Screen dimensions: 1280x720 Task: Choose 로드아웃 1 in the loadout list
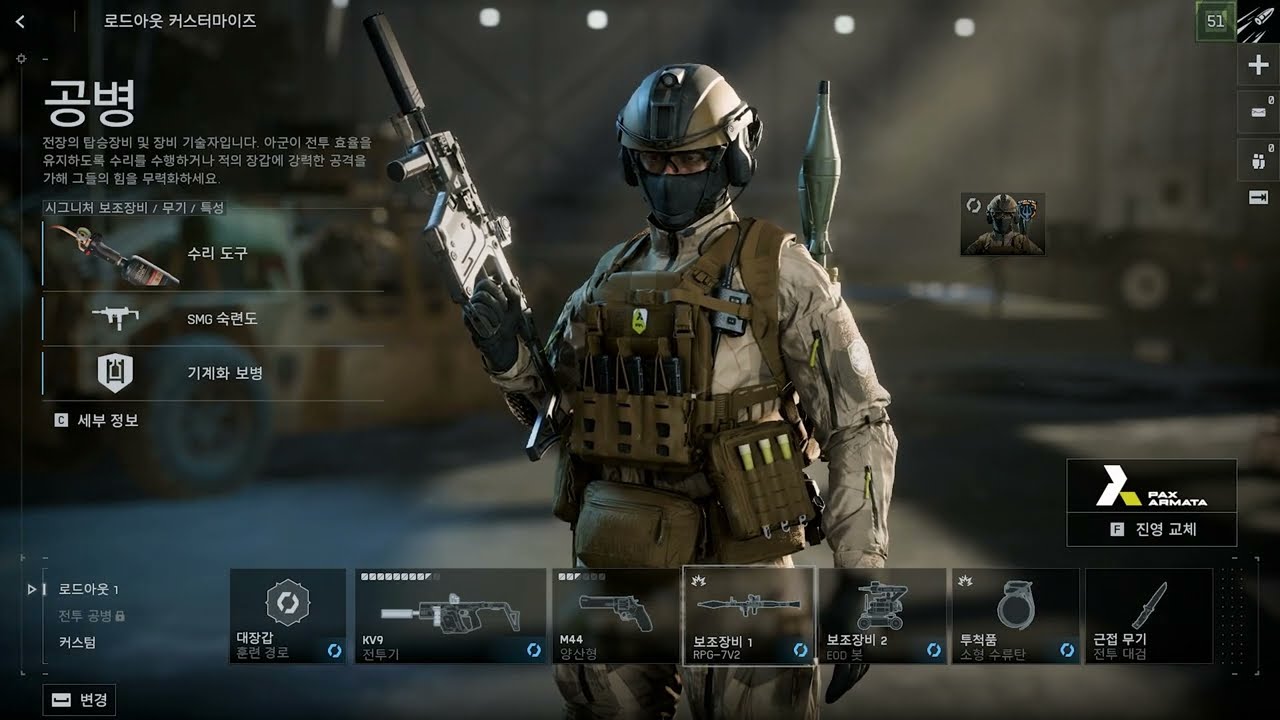[x=88, y=589]
